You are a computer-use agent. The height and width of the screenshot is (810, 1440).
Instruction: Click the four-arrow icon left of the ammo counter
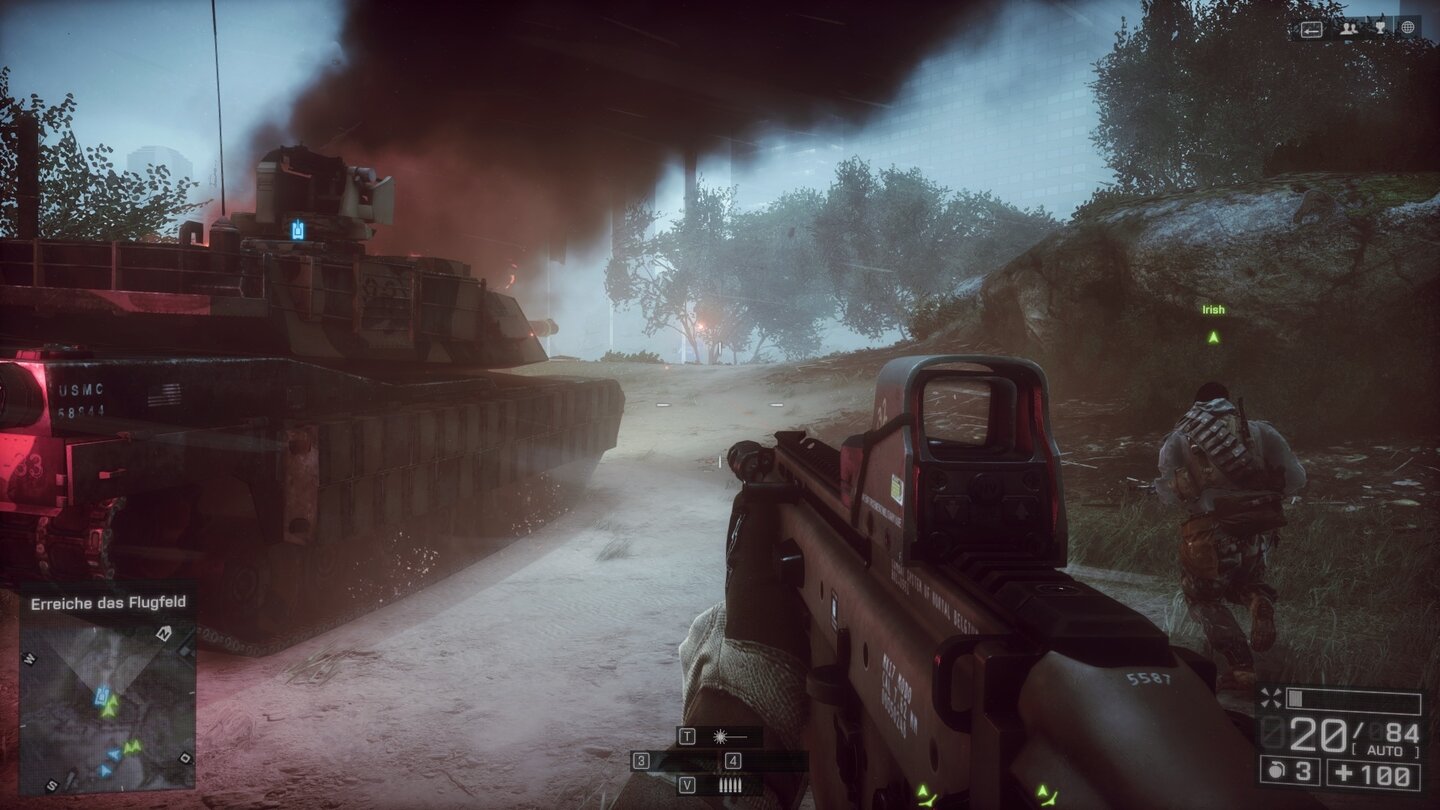[1273, 696]
